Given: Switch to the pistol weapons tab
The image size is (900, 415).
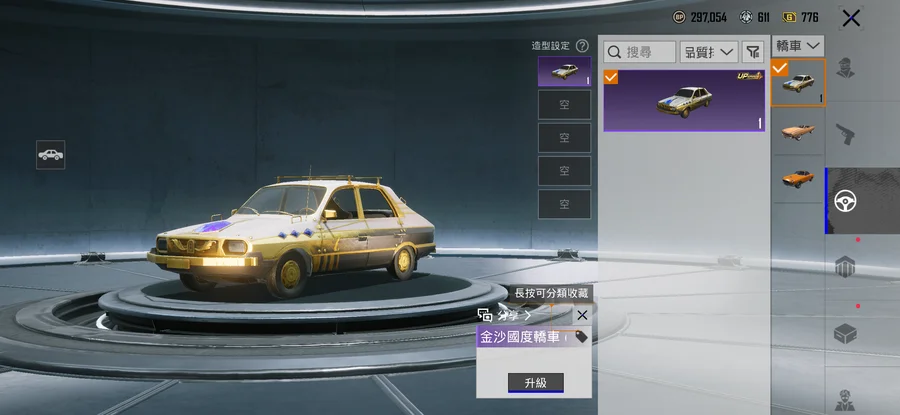Looking at the screenshot, I should [x=847, y=134].
